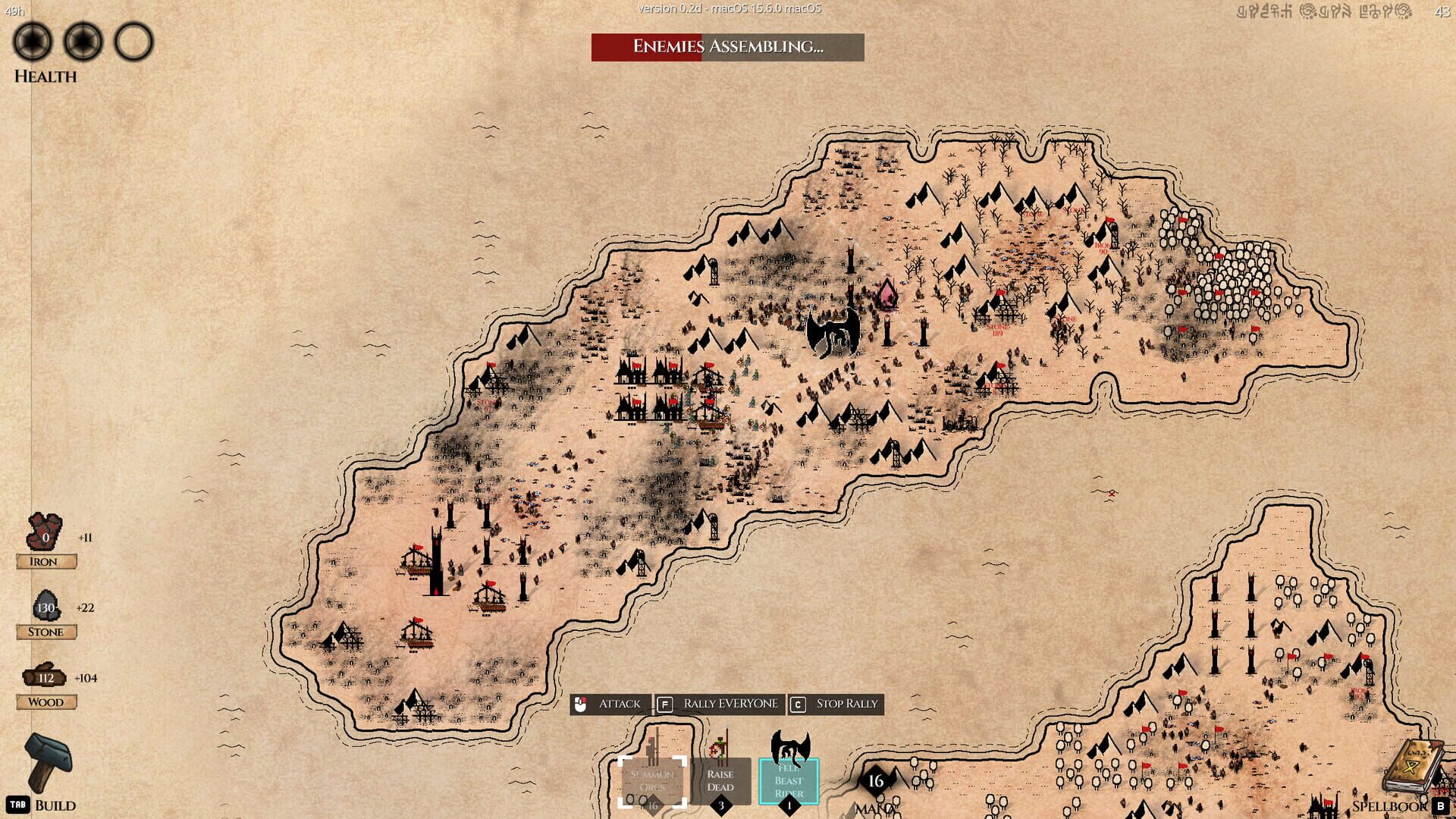Click the Iron resource icon
The image size is (1456, 819).
point(44,531)
